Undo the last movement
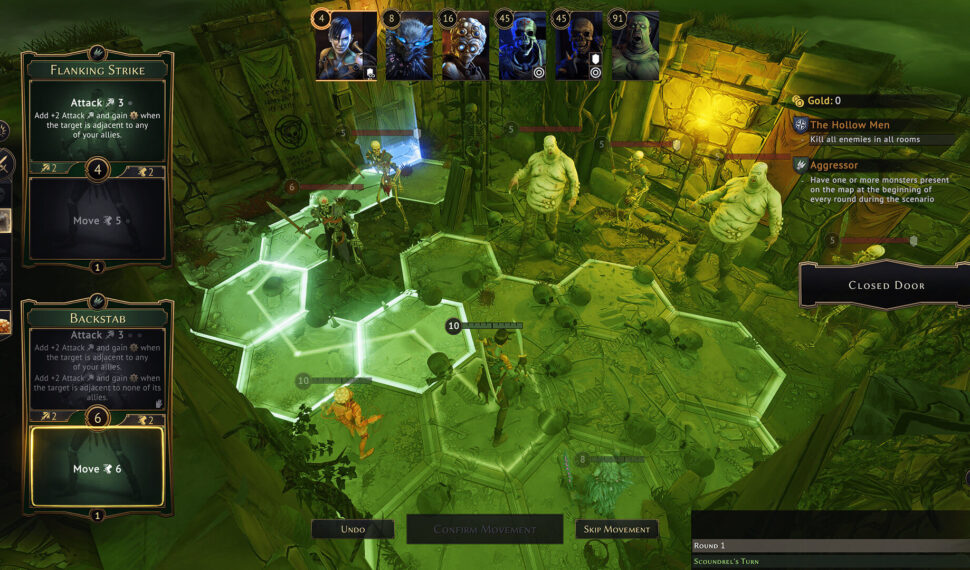 coord(352,529)
